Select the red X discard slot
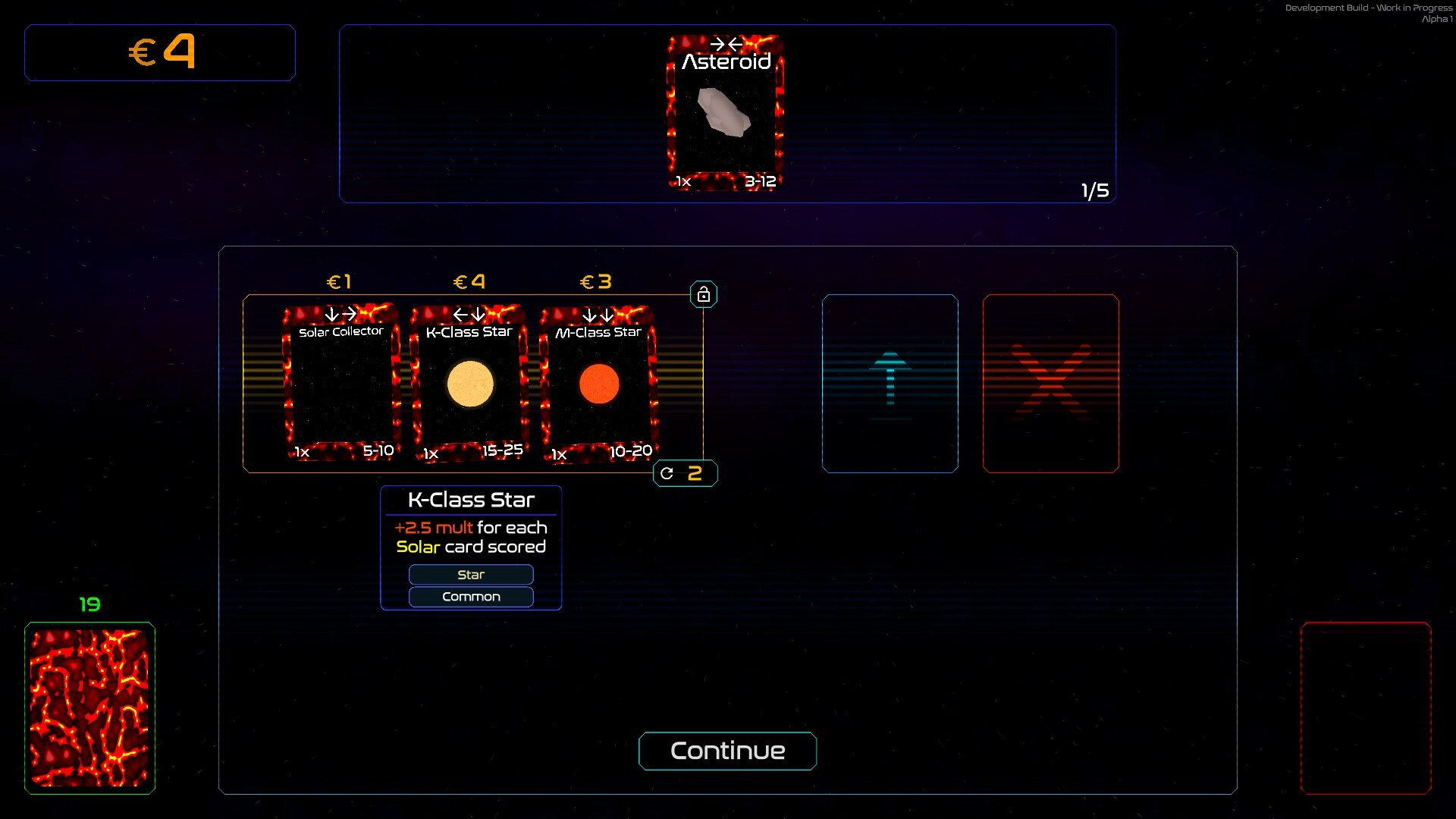Viewport: 1456px width, 819px height. pyautogui.click(x=1051, y=383)
